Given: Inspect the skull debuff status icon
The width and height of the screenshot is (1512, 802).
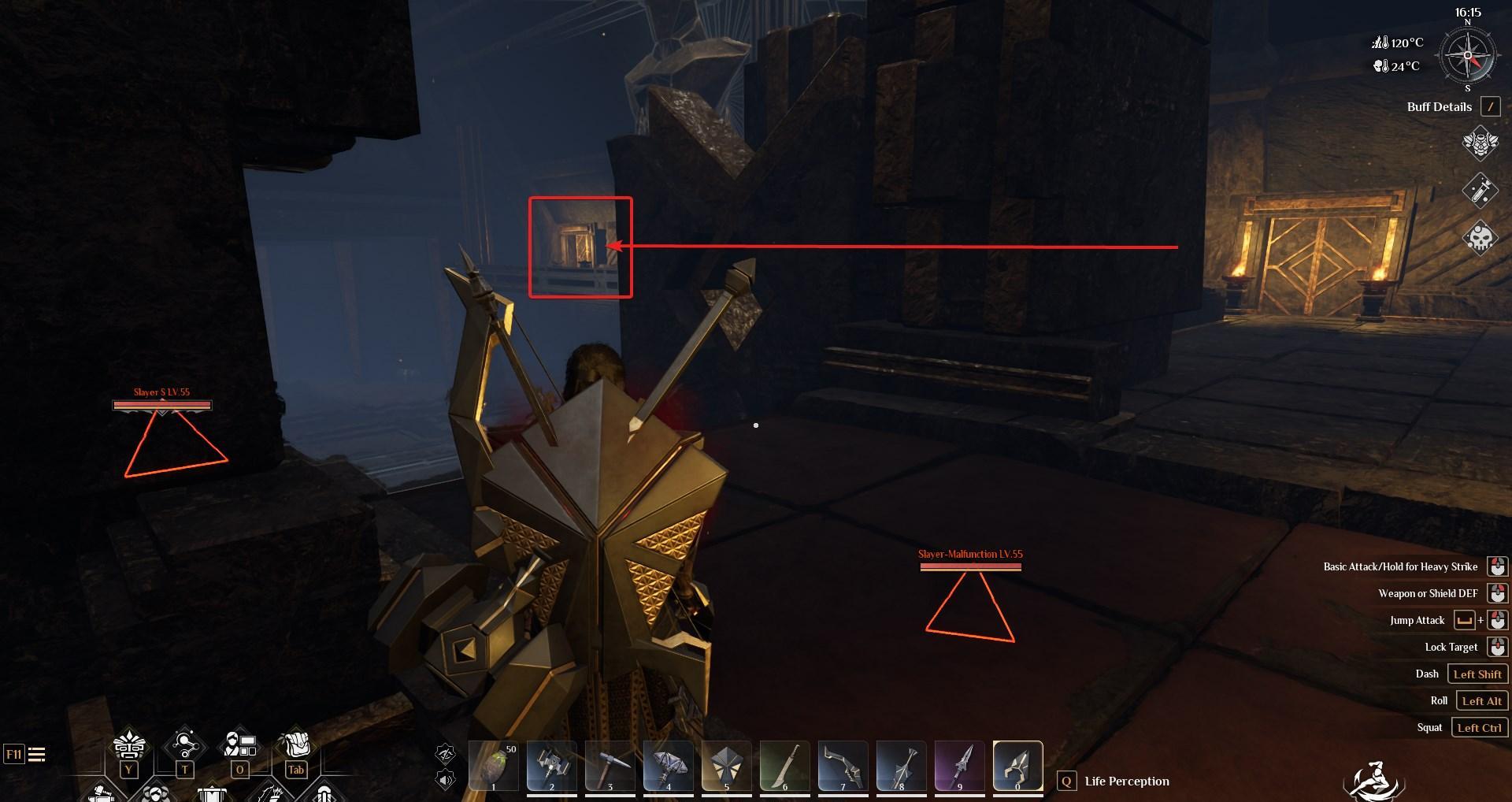Looking at the screenshot, I should tap(1480, 236).
